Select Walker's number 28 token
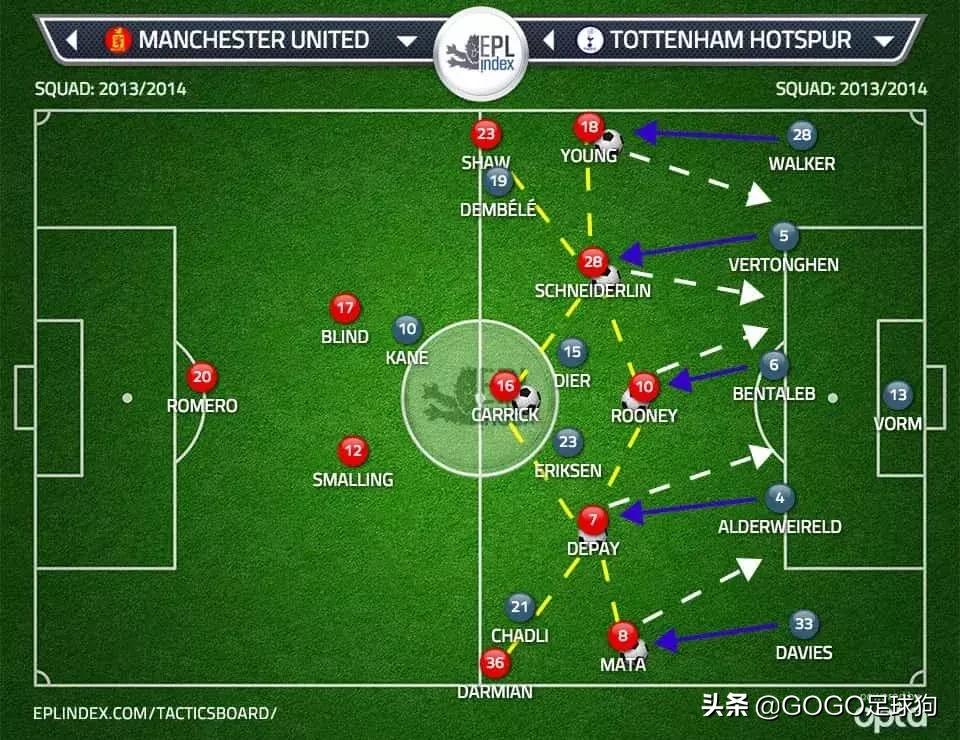Viewport: 960px width, 740px height. click(x=801, y=135)
